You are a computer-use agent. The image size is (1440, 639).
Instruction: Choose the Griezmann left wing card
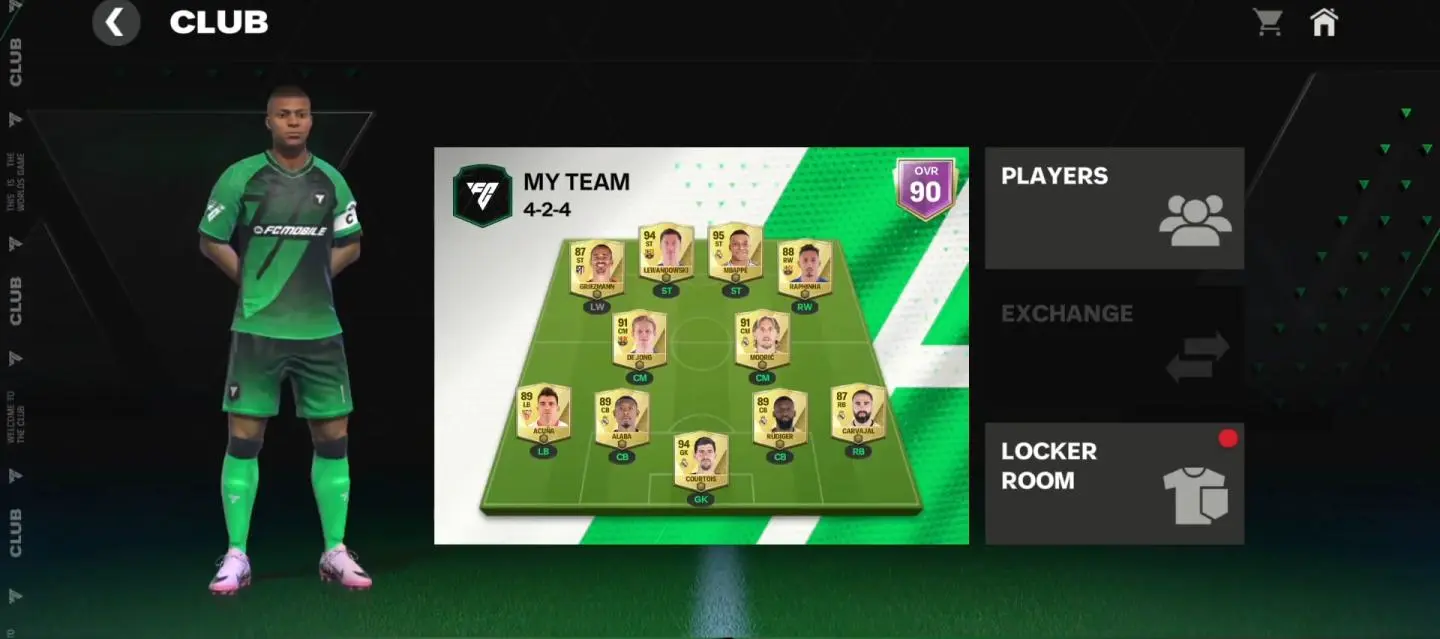[x=597, y=268]
